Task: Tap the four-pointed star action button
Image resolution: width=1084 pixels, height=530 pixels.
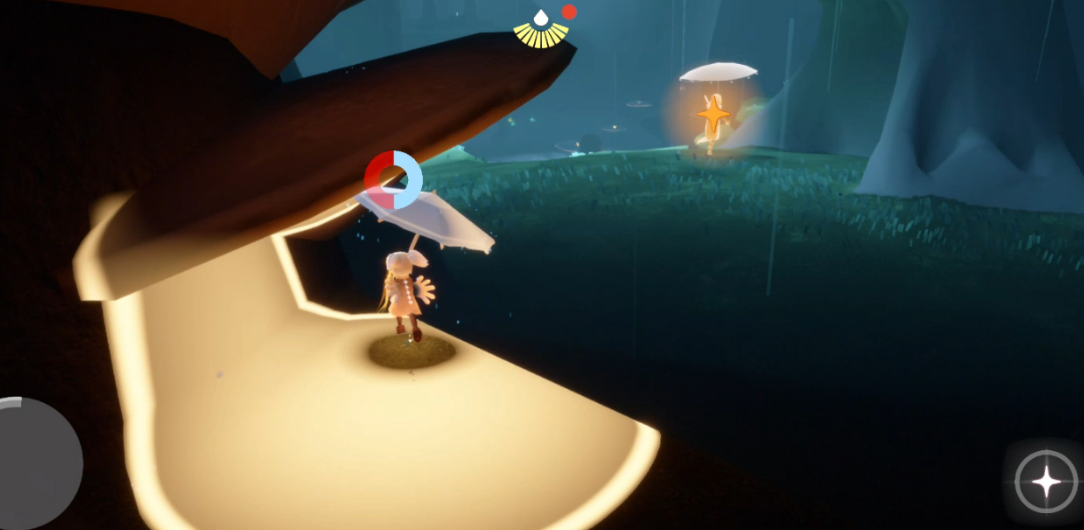Action: point(1046,482)
